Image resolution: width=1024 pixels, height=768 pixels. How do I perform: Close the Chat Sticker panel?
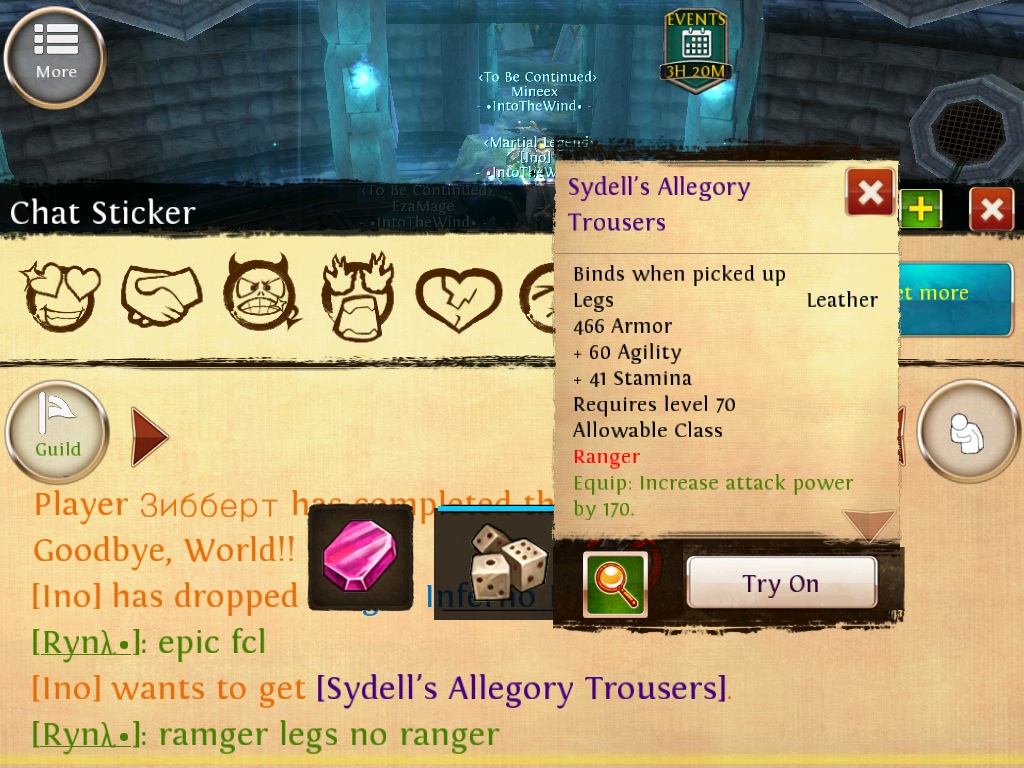click(x=991, y=209)
